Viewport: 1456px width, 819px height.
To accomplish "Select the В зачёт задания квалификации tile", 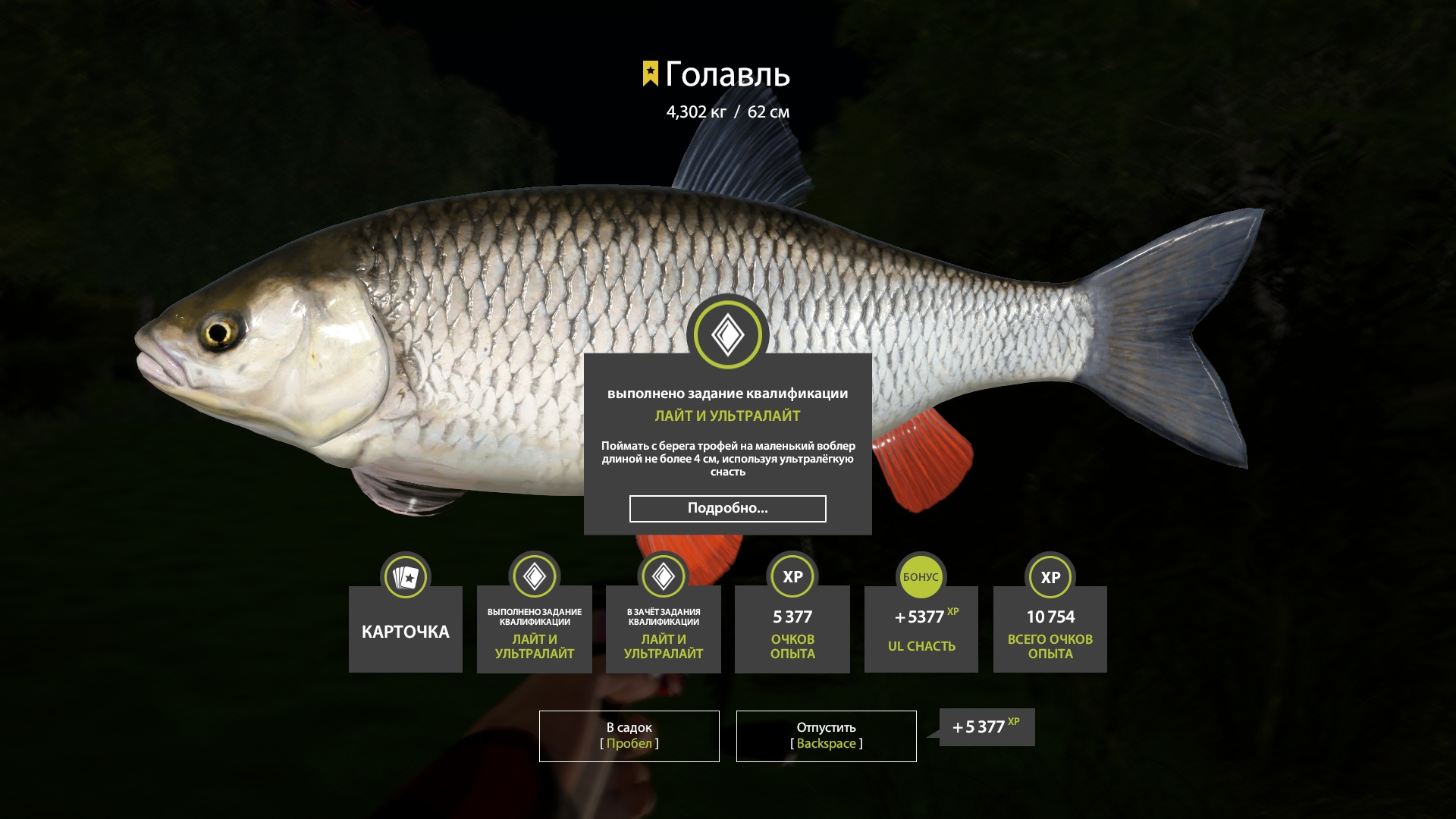I will (664, 629).
